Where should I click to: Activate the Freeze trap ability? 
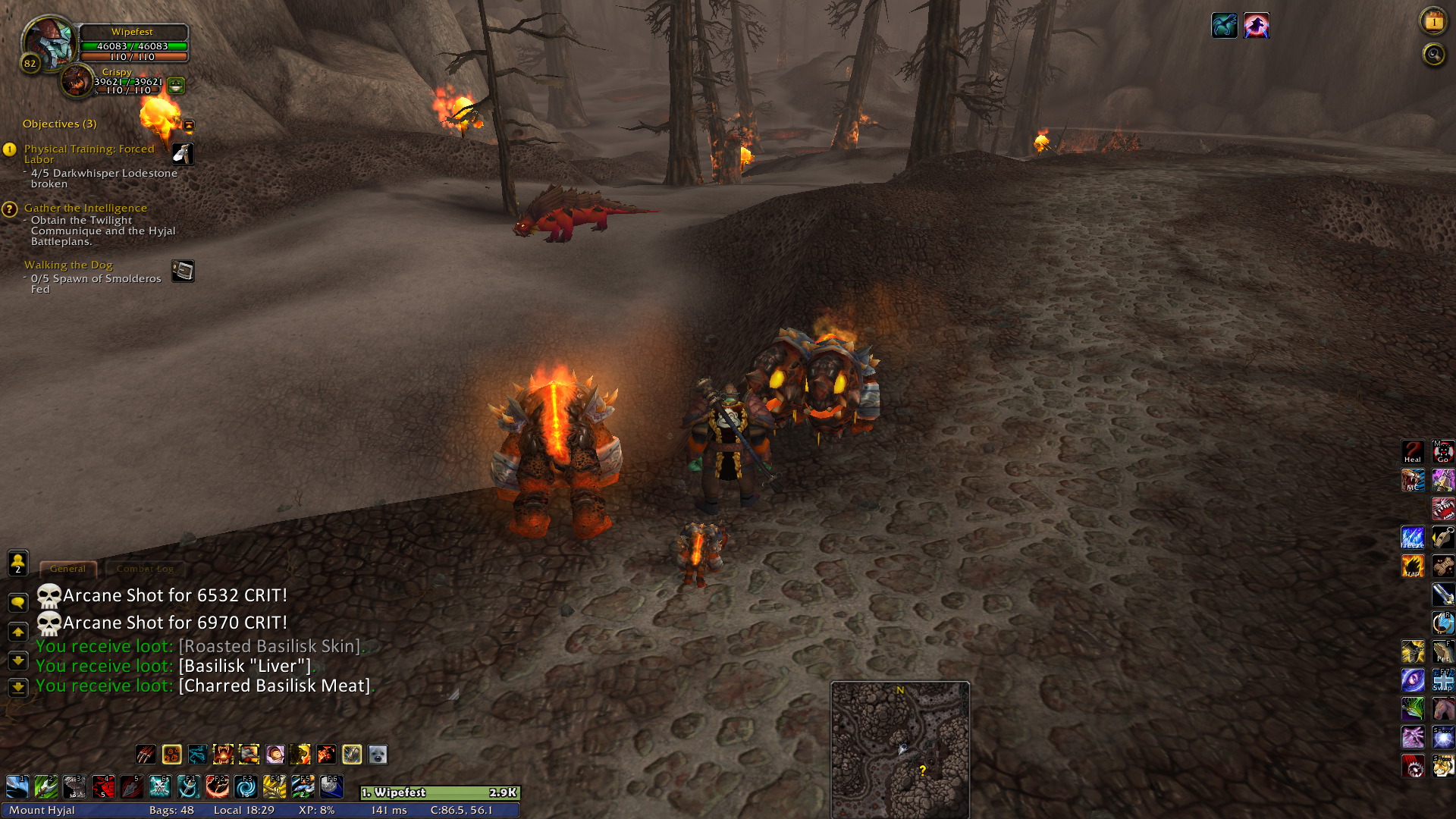tap(1412, 538)
